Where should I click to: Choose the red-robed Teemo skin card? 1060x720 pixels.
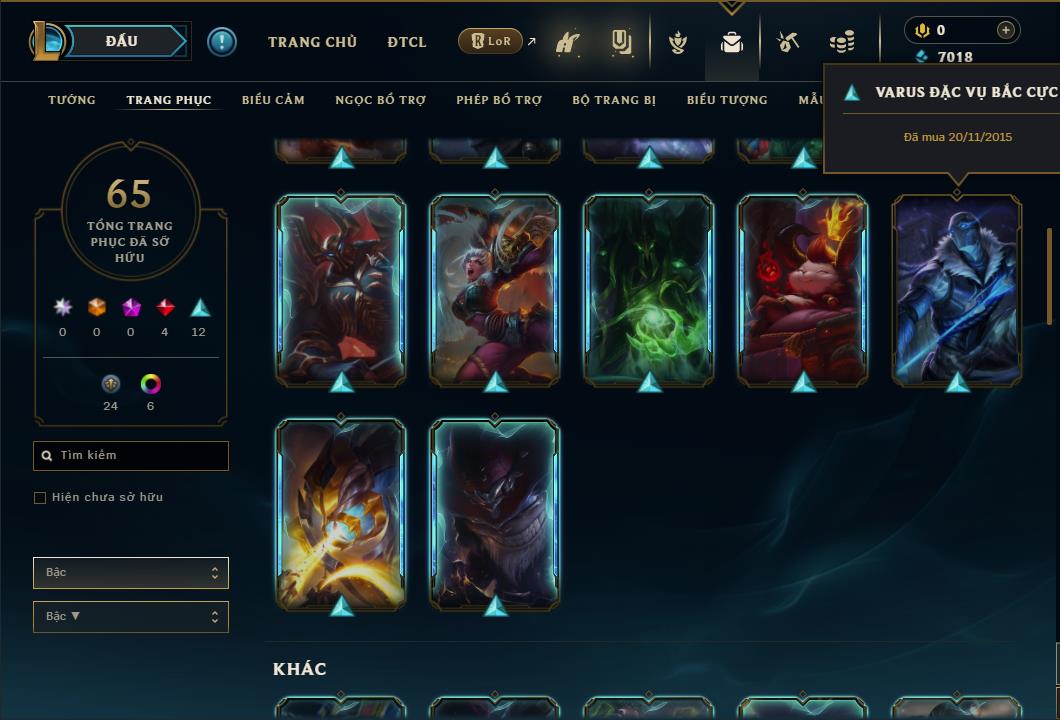click(803, 288)
